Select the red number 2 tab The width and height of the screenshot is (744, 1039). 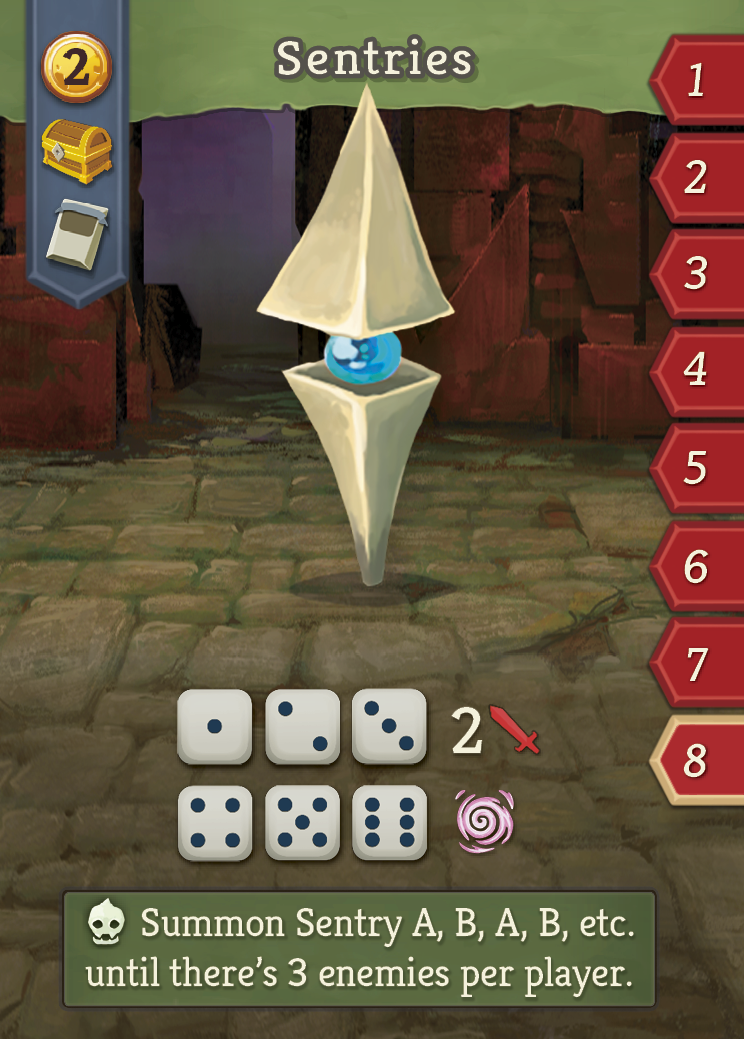(x=697, y=178)
